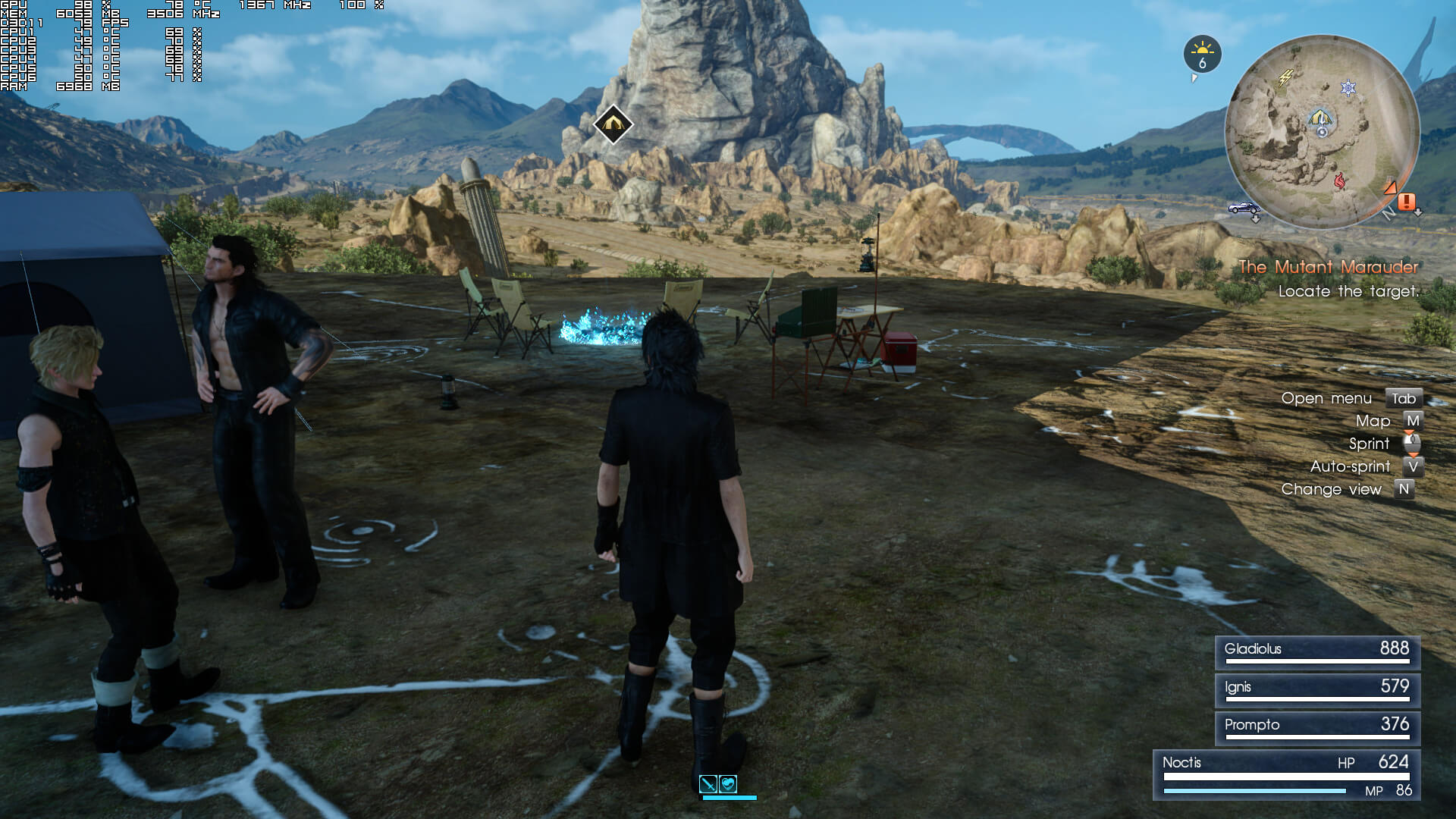Click the car icon beside the minimap
This screenshot has height=819, width=1456.
[x=1244, y=208]
